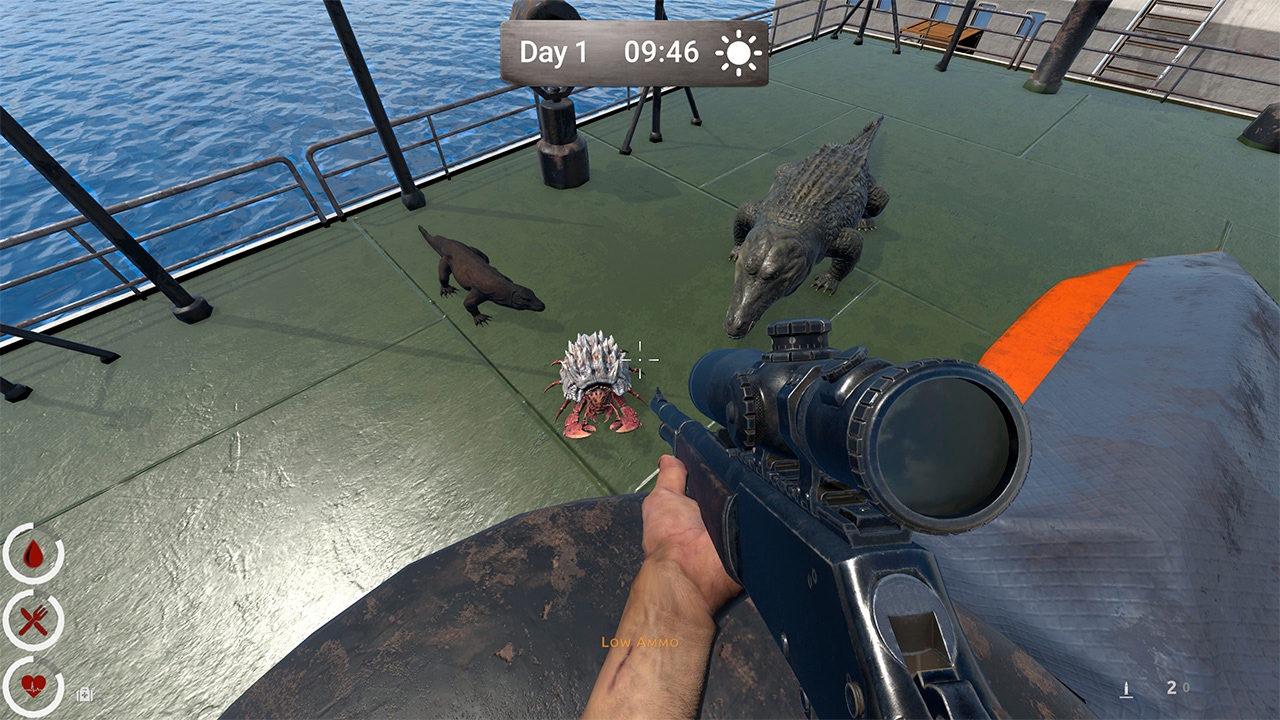Expand the ammo reserve counter
1280x720 pixels.
(1185, 687)
